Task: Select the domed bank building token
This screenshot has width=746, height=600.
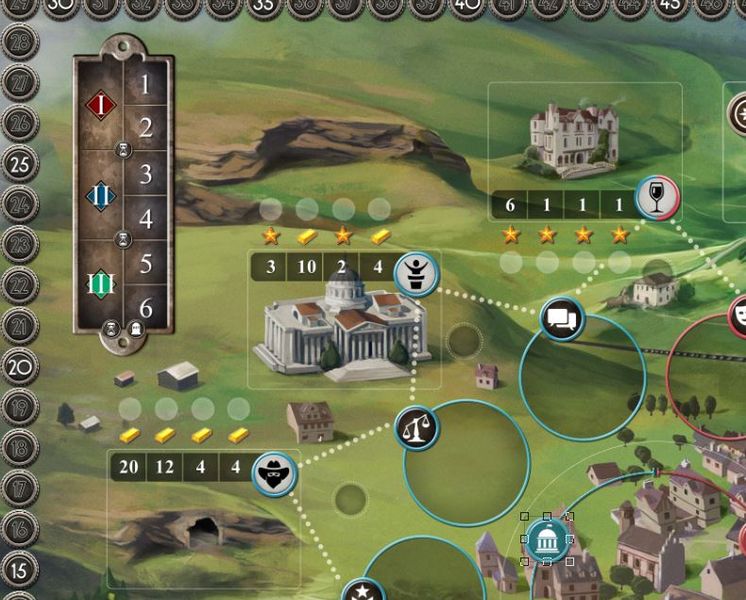Action: 546,541
